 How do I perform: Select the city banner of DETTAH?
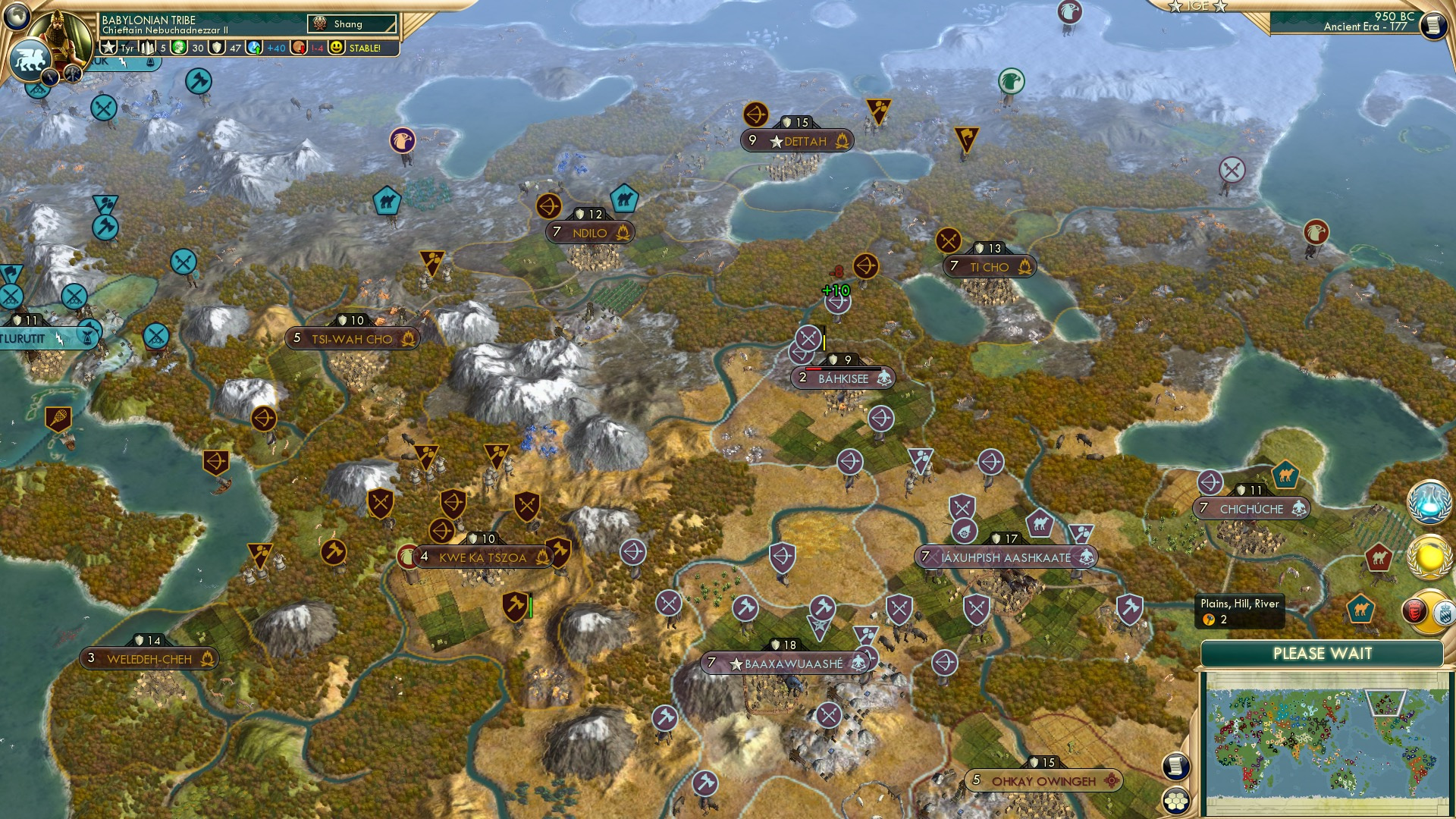click(798, 140)
